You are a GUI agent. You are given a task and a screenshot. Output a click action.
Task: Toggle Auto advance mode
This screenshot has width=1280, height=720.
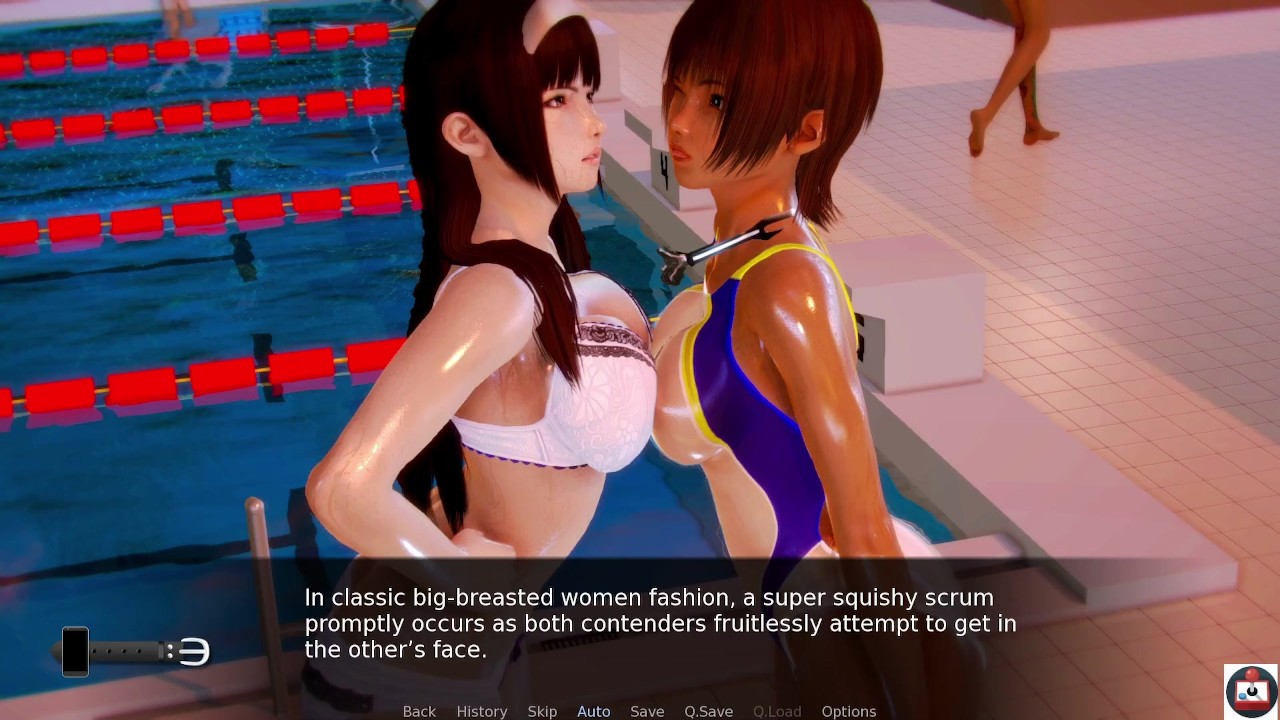coord(593,711)
